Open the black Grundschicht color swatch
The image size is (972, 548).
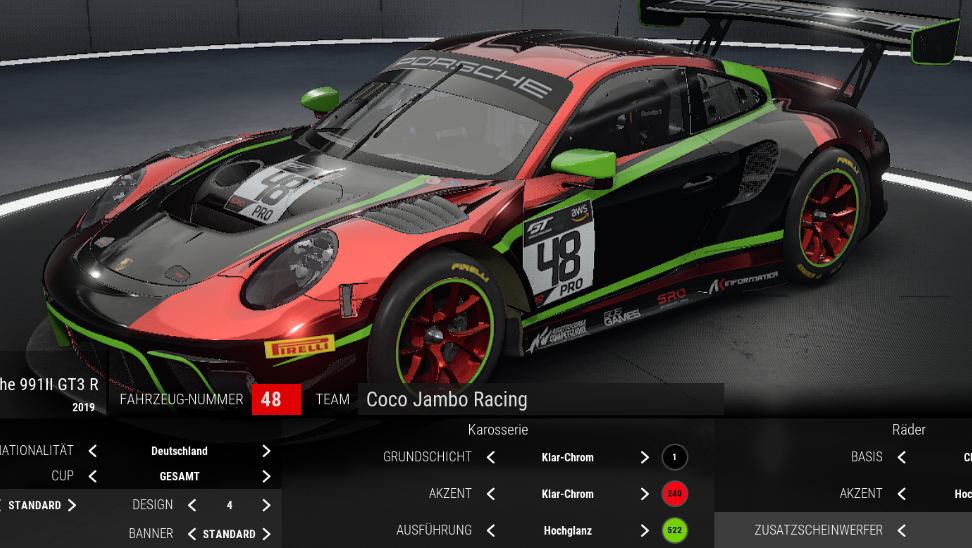[674, 457]
